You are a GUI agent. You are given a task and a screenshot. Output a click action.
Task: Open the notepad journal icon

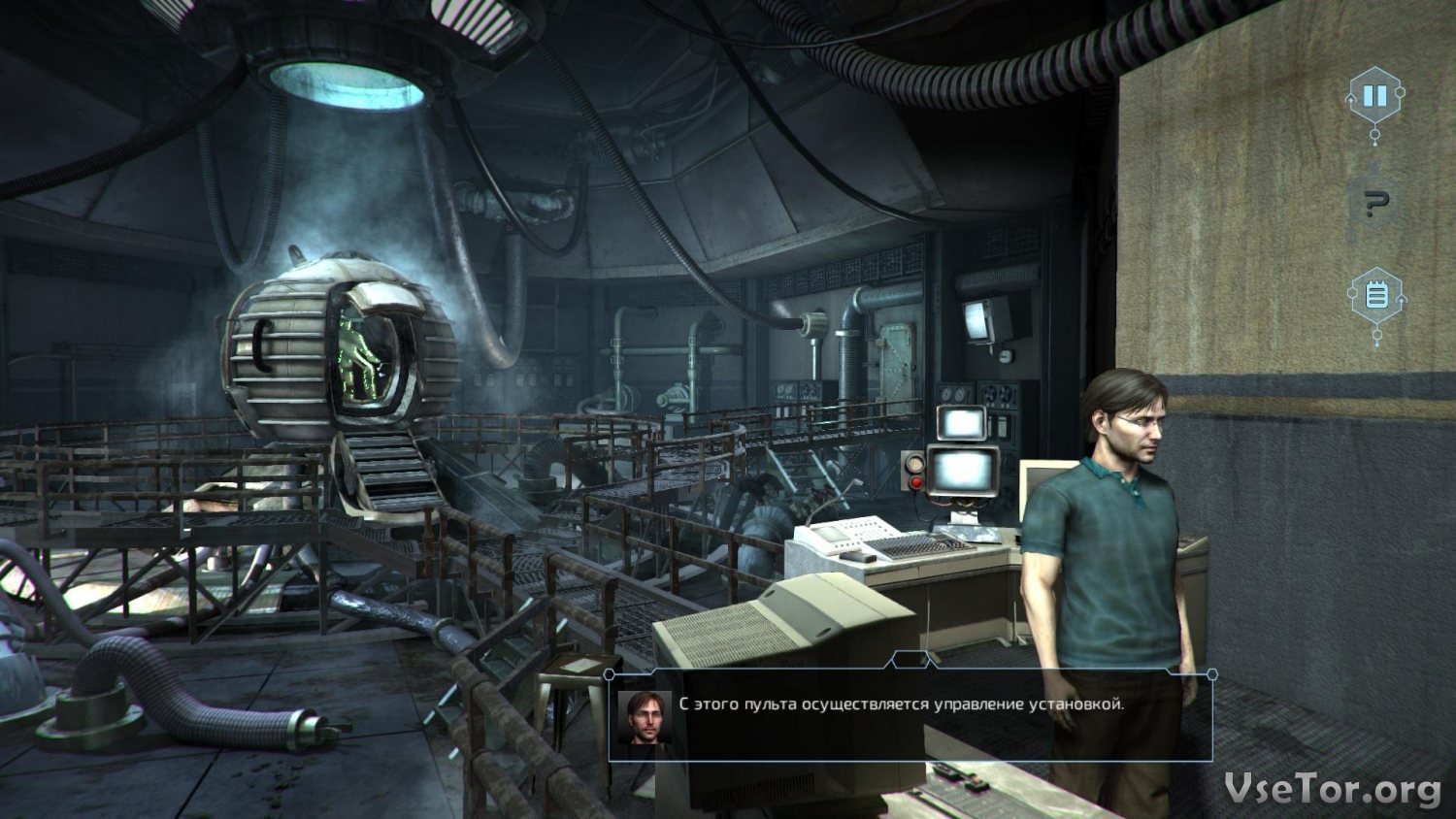(x=1376, y=294)
